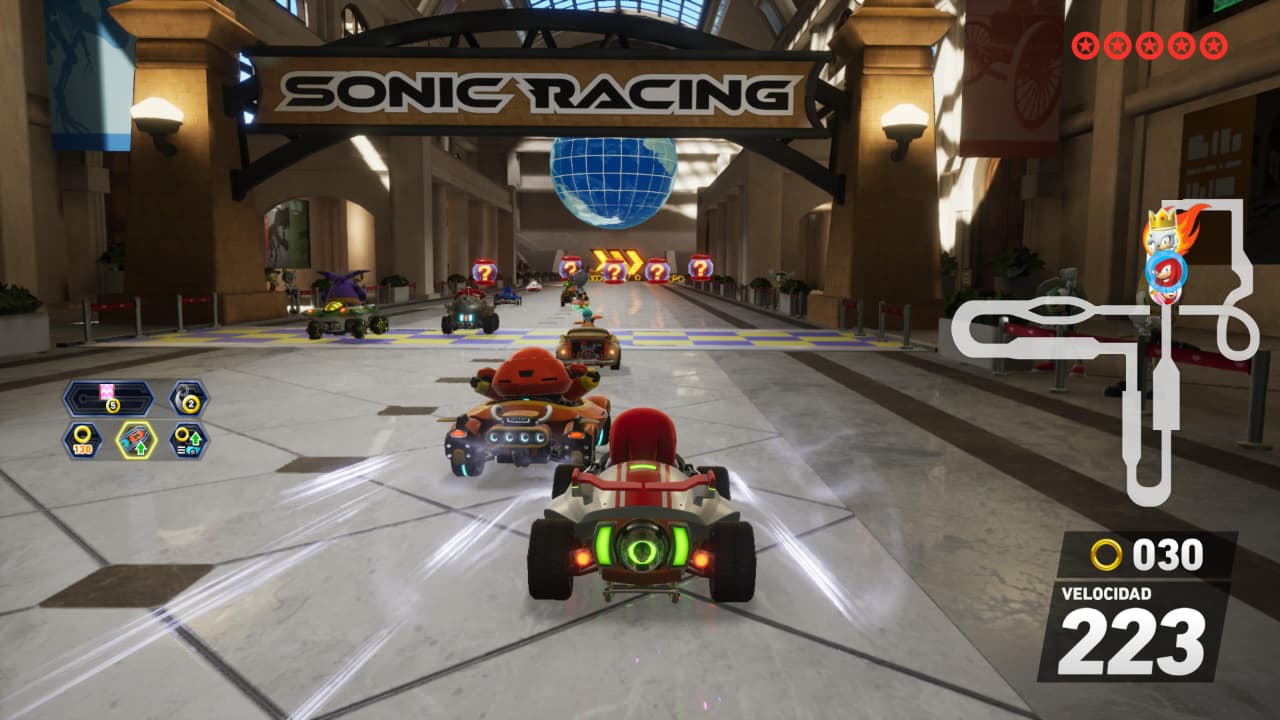Select the gadget slot with ring count 2
Screen dimensions: 1280x720
point(188,398)
